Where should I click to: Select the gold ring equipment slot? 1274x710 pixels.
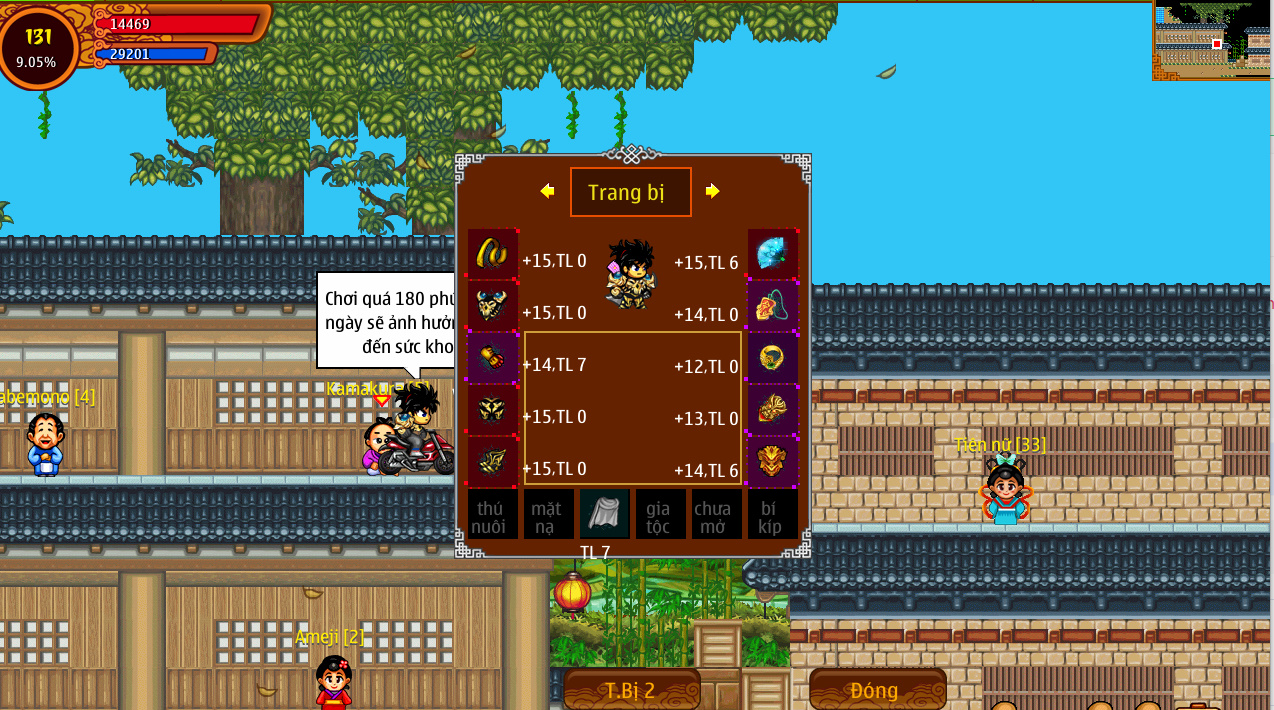[x=772, y=358]
